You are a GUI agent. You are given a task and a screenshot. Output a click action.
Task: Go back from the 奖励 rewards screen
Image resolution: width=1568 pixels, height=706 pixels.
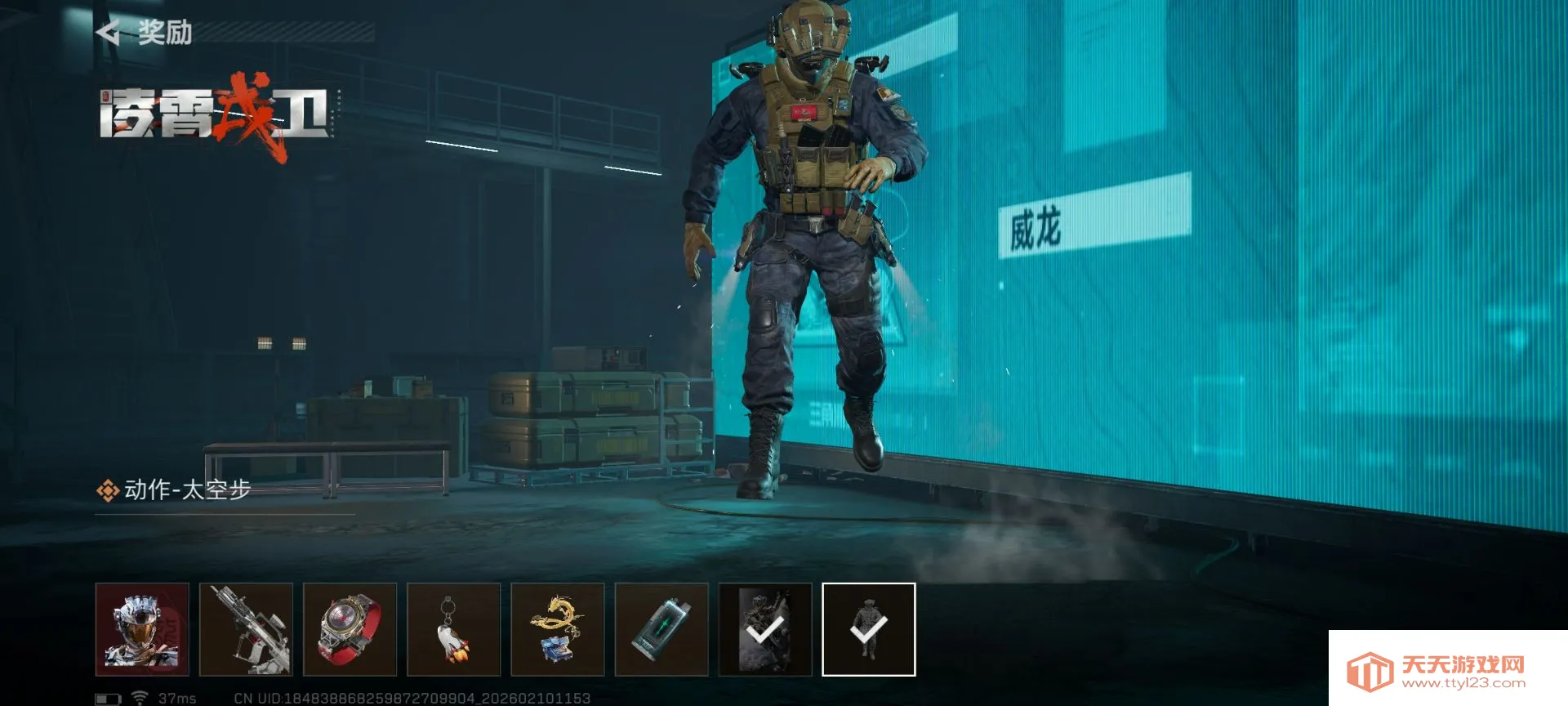pyautogui.click(x=109, y=33)
